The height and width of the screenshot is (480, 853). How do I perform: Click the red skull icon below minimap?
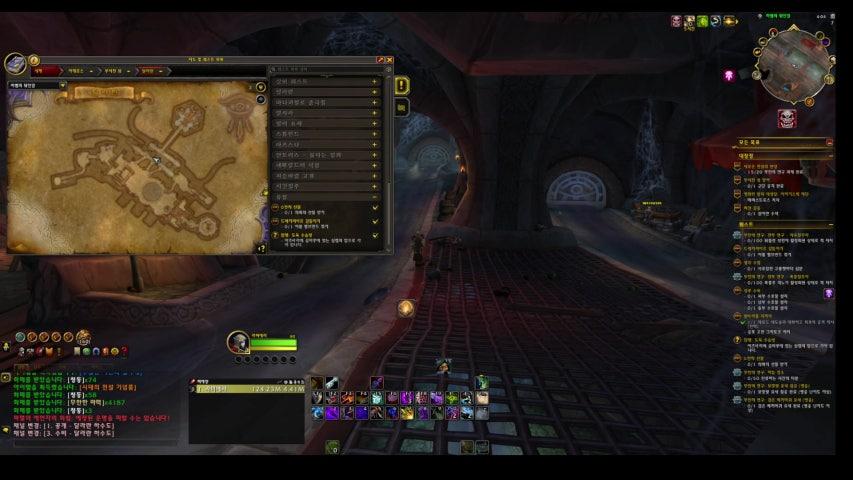pyautogui.click(x=788, y=119)
